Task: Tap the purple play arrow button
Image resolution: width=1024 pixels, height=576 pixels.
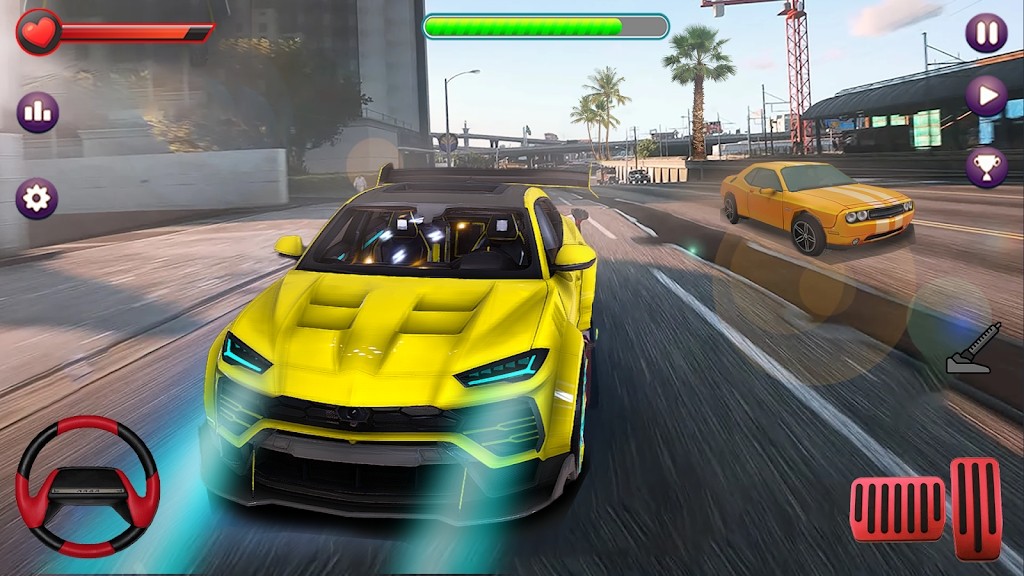Action: 986,96
